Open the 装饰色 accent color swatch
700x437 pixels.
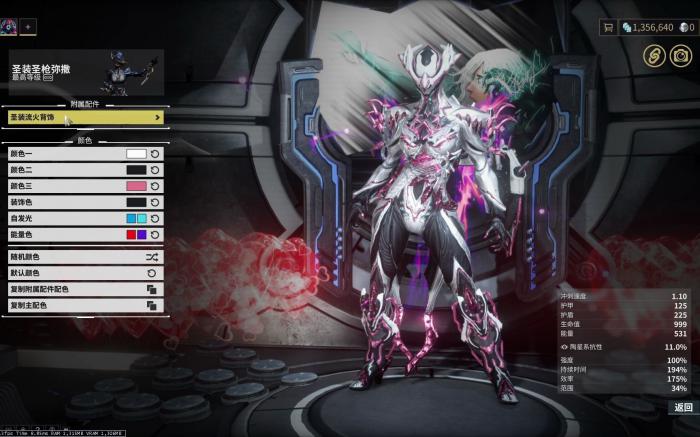[x=136, y=202]
